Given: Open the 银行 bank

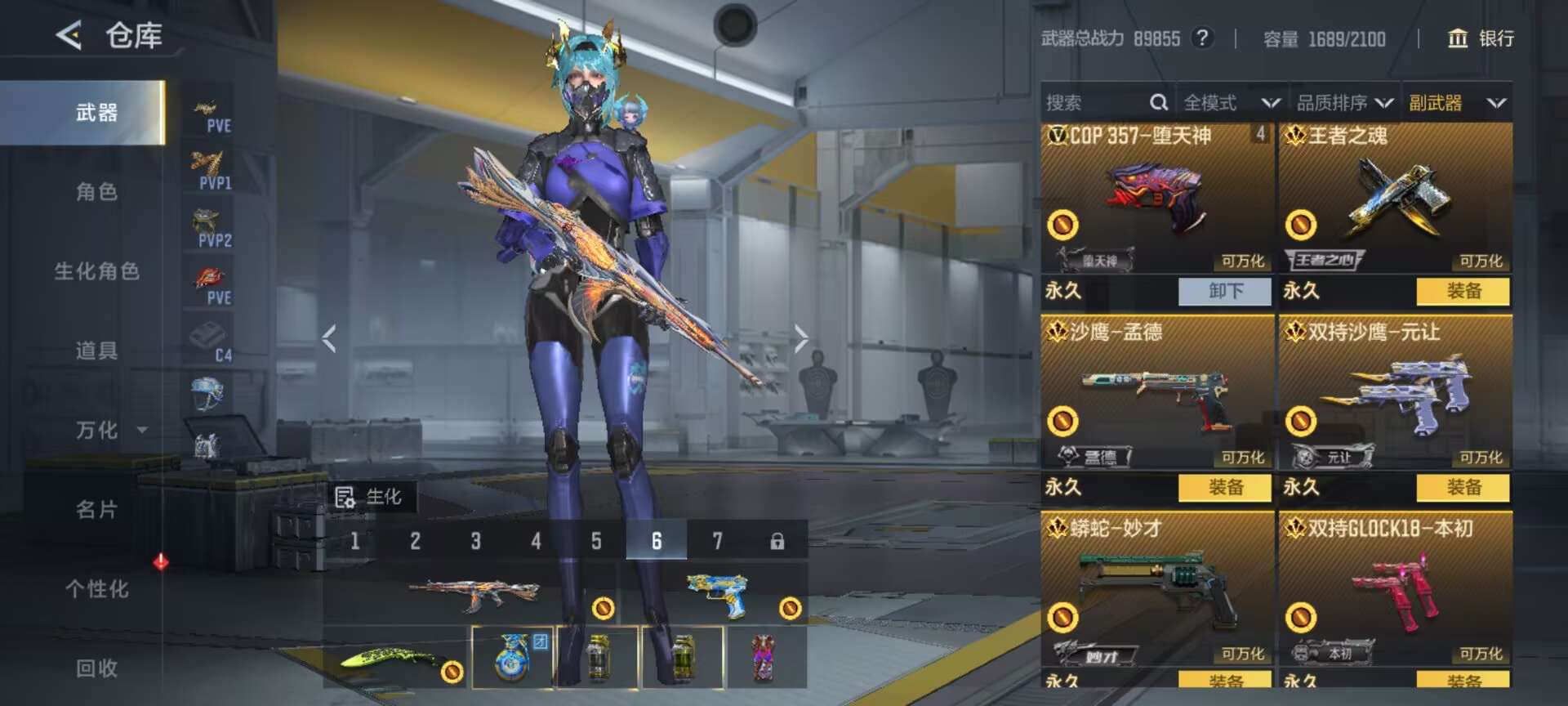Looking at the screenshot, I should pos(1481,38).
